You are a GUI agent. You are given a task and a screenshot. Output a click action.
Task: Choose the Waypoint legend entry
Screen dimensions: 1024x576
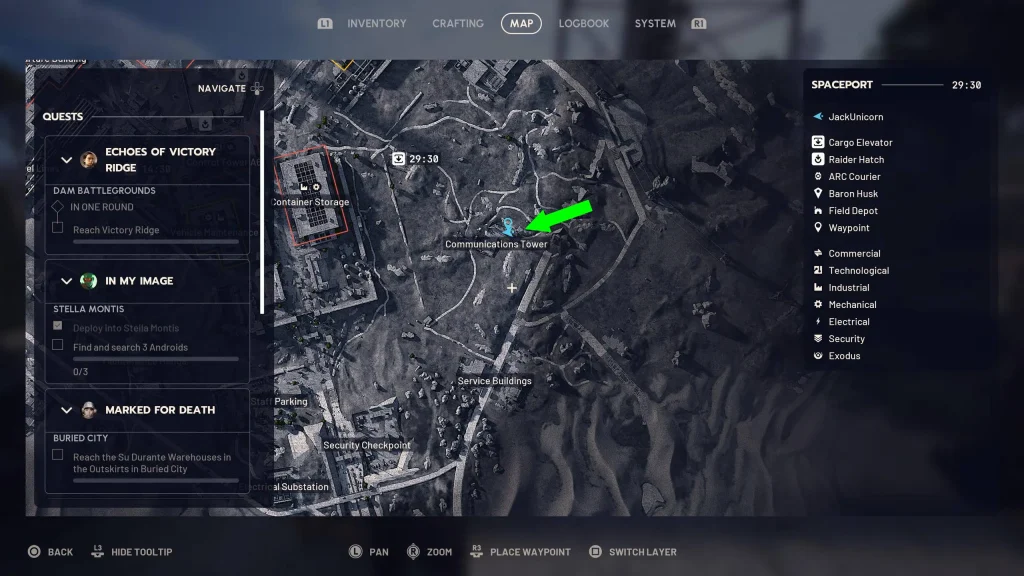(849, 227)
